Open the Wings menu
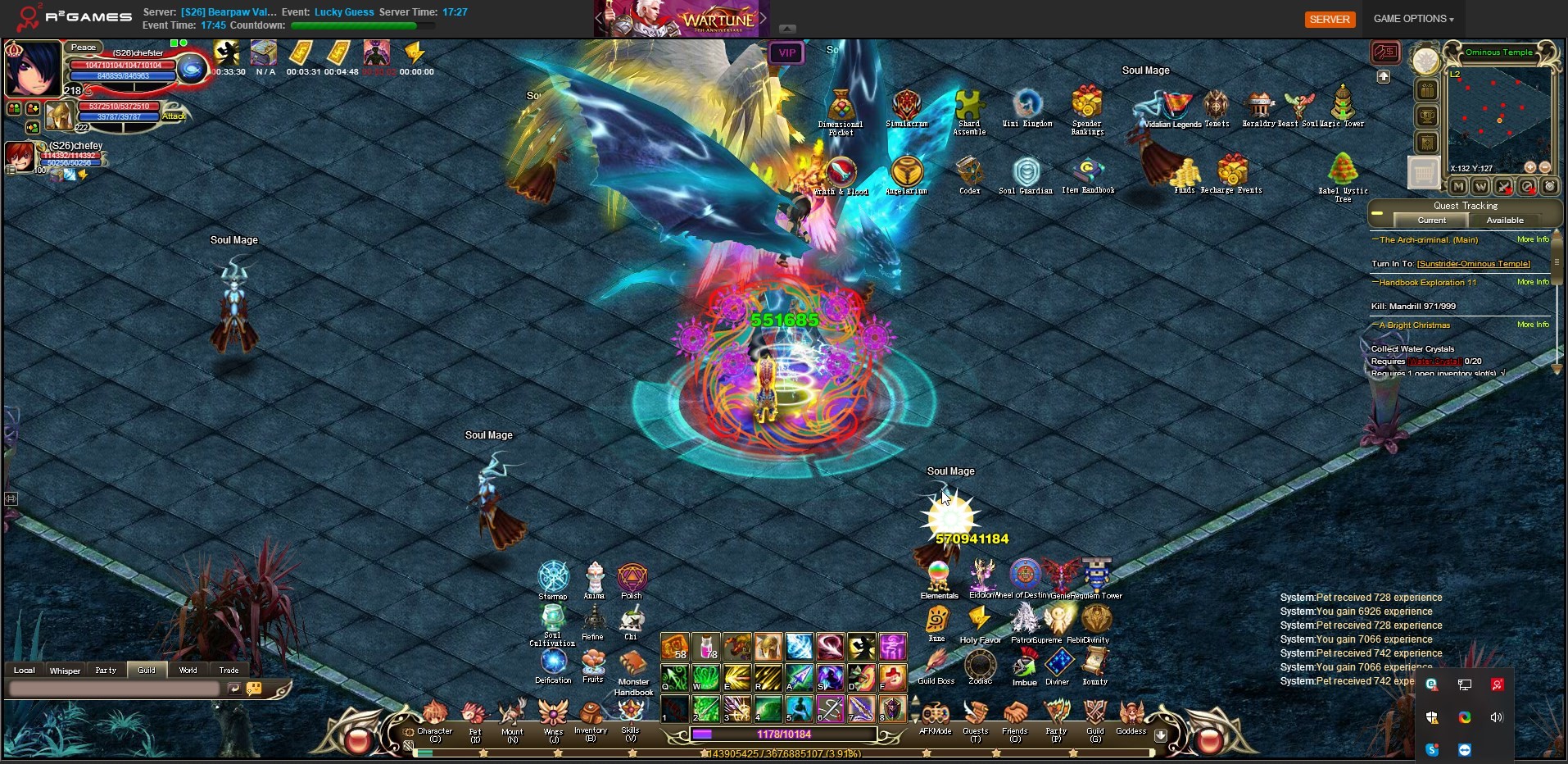Screen dimensions: 1568x764 [553, 715]
